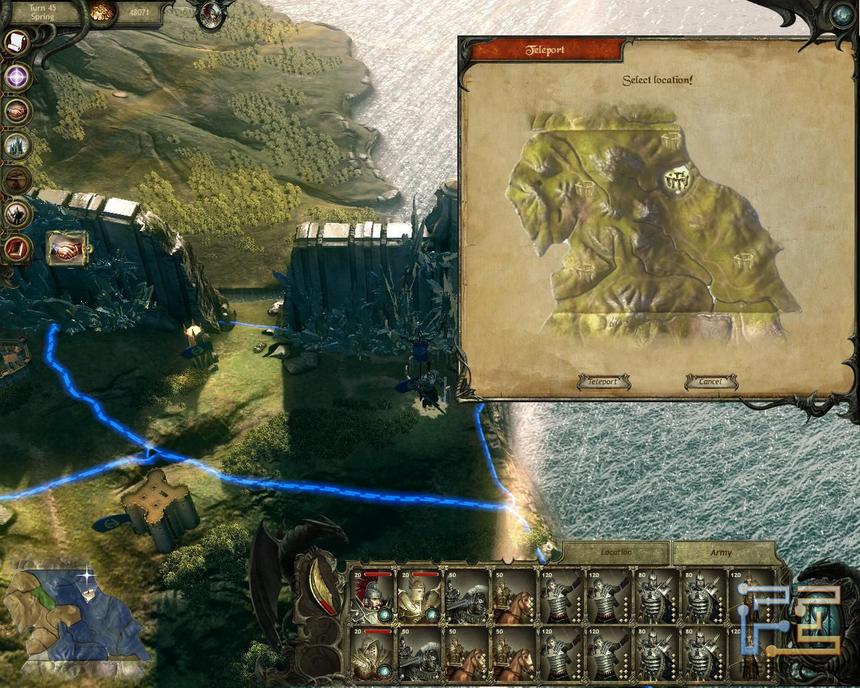The height and width of the screenshot is (688, 860).
Task: Open the scroll icon in the sidebar
Action: pyautogui.click(x=16, y=42)
